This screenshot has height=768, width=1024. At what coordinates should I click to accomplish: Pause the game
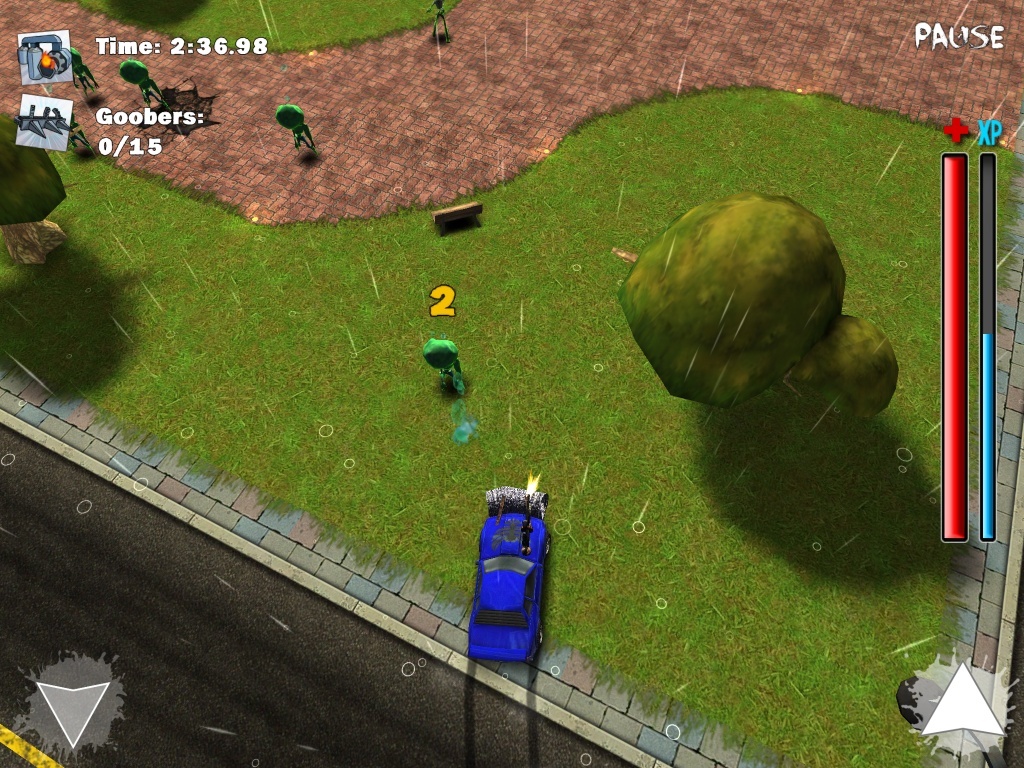(x=958, y=36)
